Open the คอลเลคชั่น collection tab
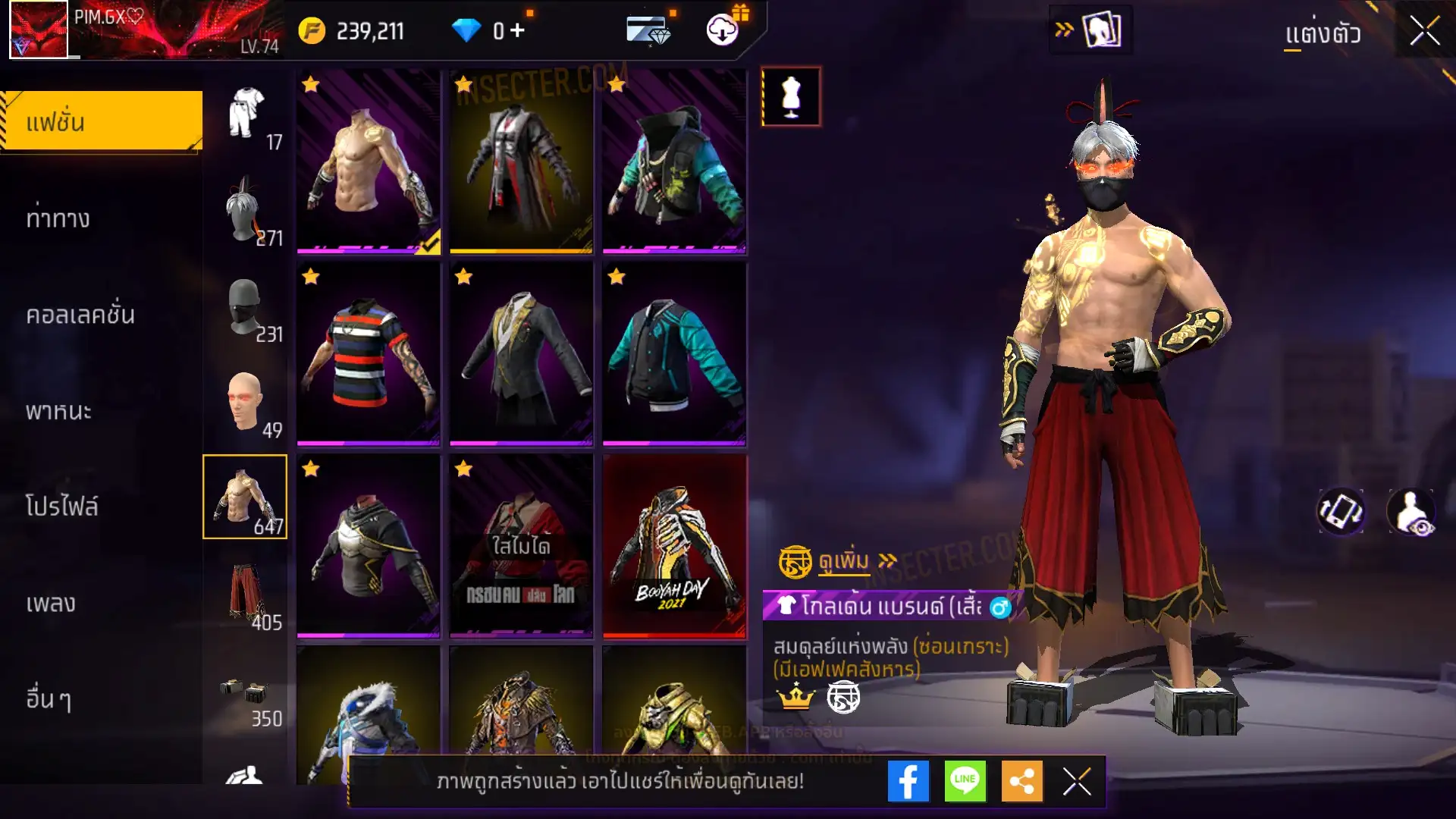This screenshot has width=1456, height=819. [80, 315]
